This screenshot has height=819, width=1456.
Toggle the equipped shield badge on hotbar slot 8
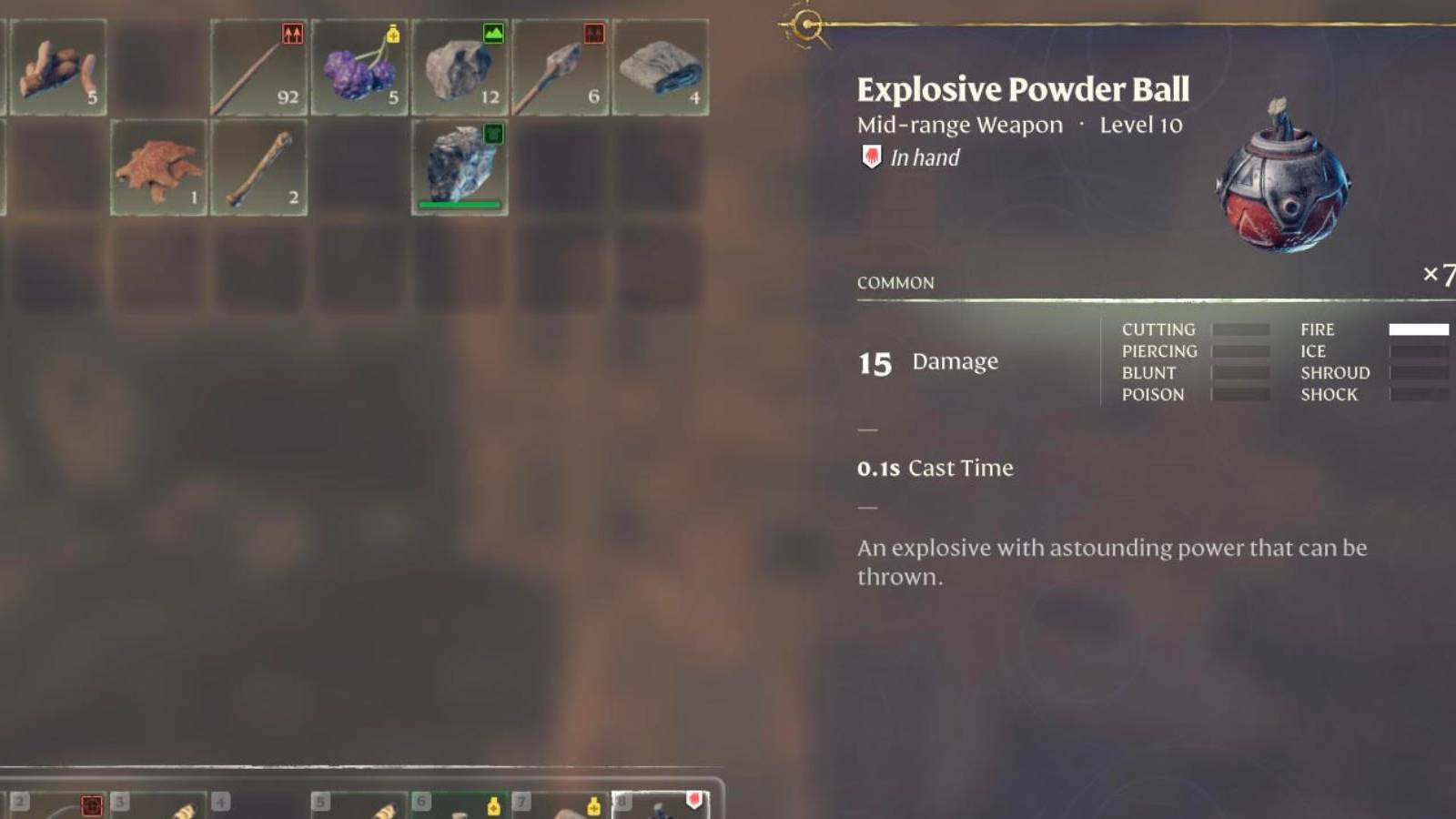[693, 797]
